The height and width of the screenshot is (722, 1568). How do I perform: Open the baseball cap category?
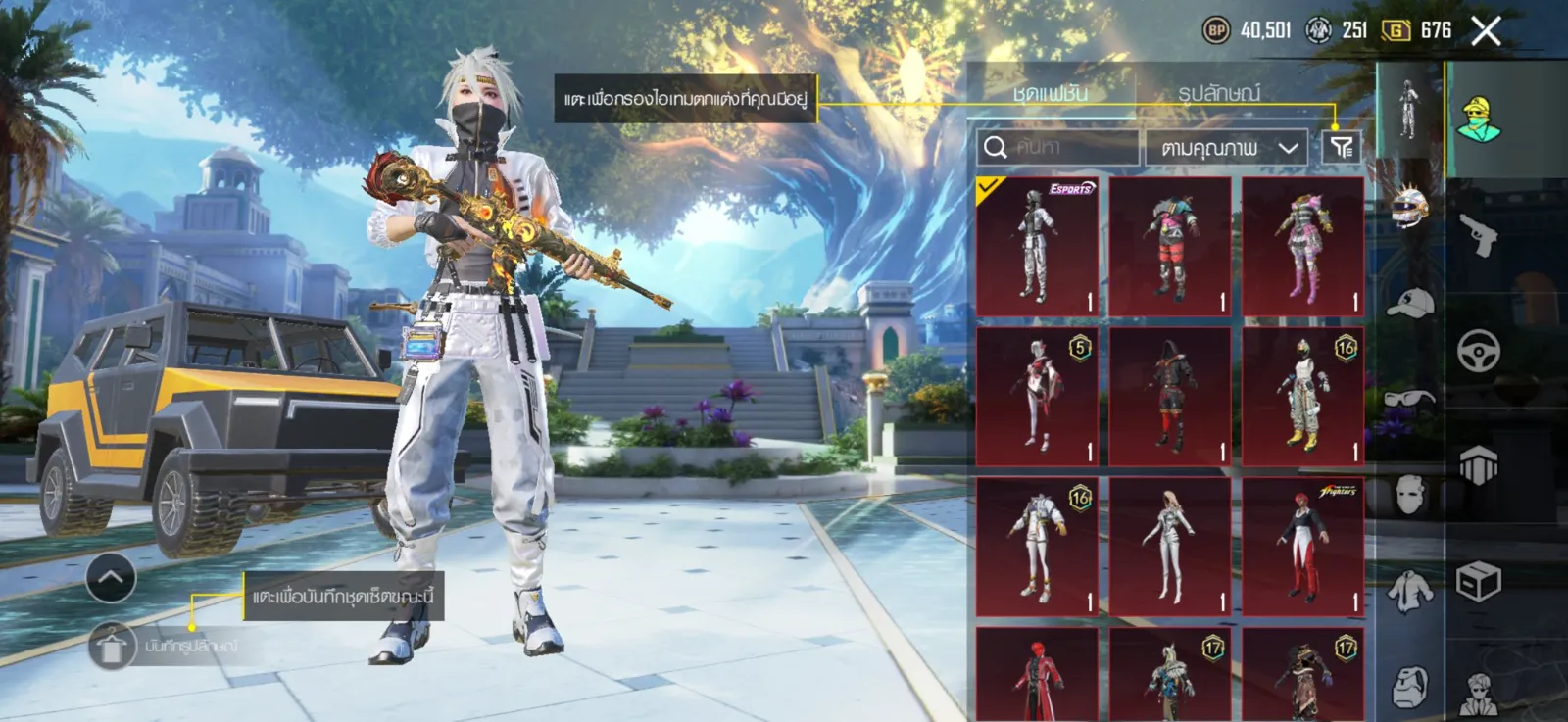tap(1409, 304)
